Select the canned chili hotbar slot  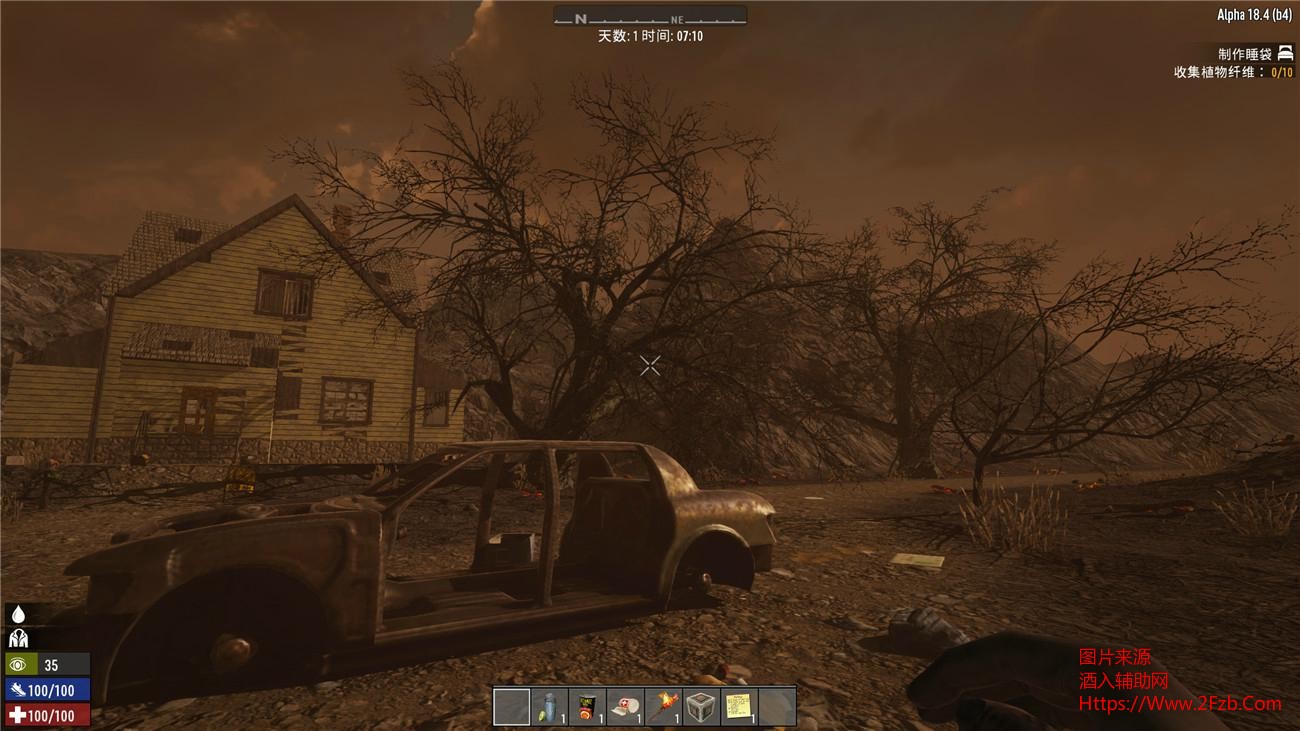(x=588, y=707)
